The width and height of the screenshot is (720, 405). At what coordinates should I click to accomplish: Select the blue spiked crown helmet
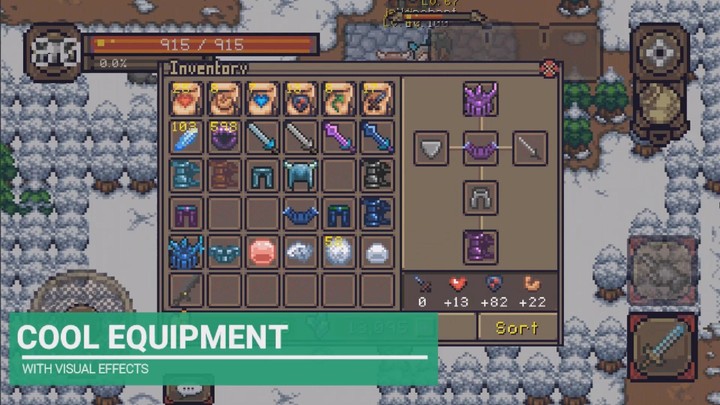(x=187, y=251)
